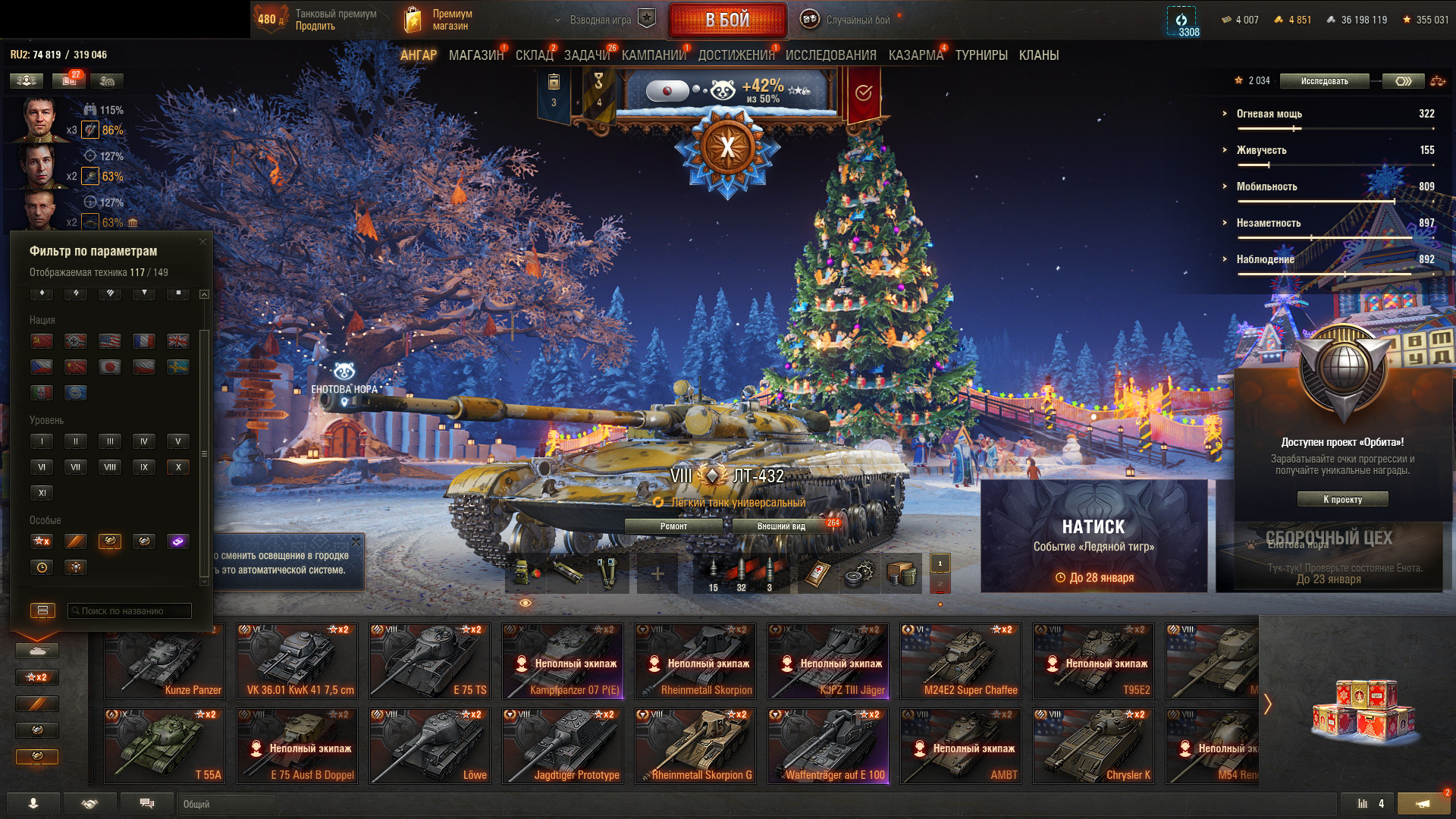Go to the КАЗАРМА barracks tab

915,55
